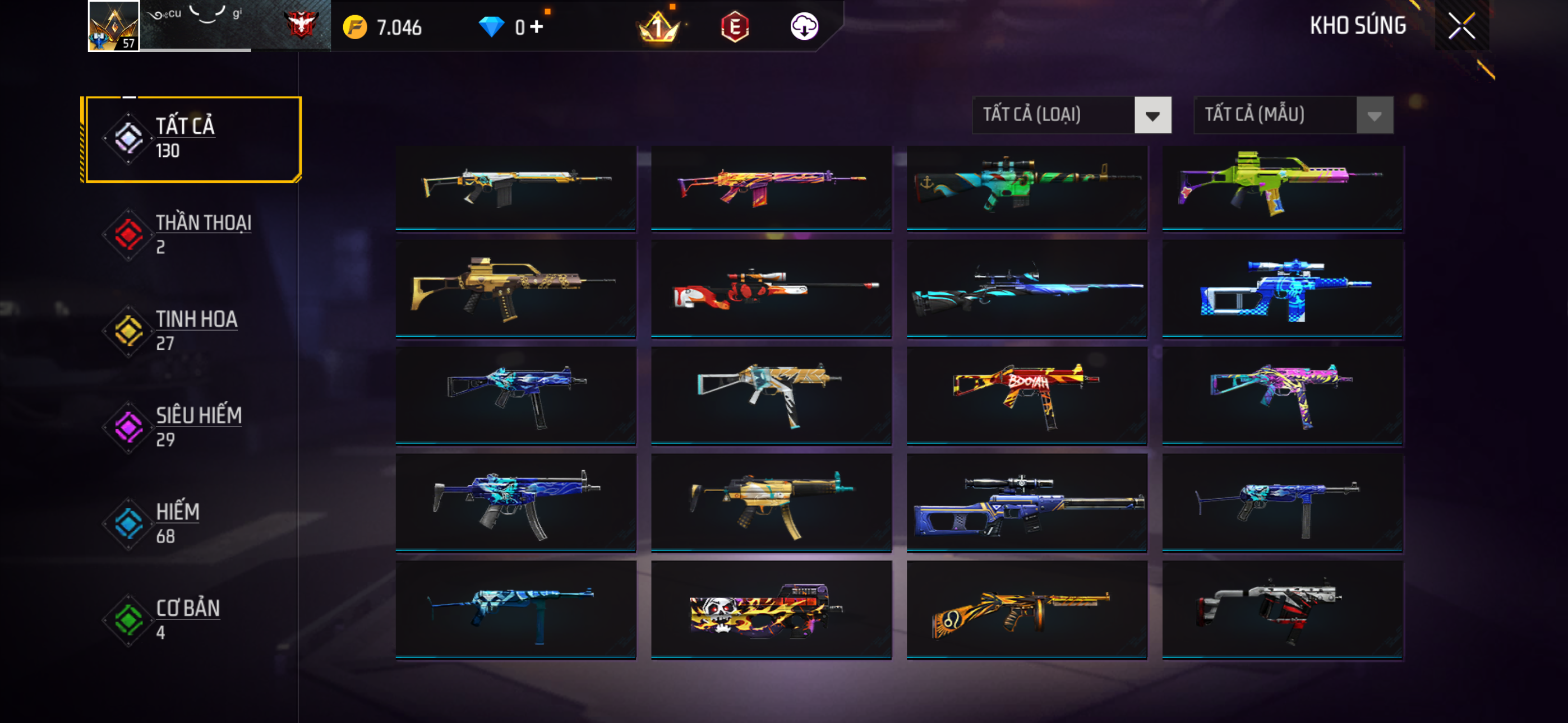Click the red E badge icon
Viewport: 1568px width, 723px height.
click(735, 27)
